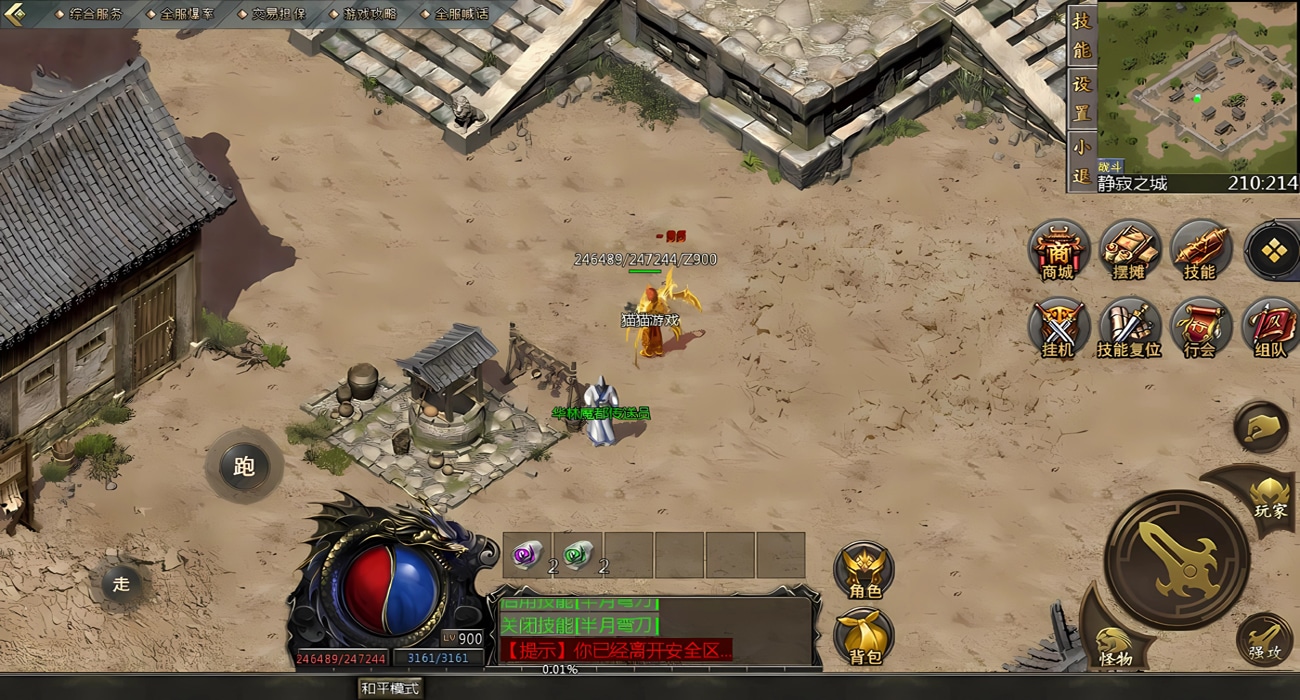Activate the 技能复位 icon

(1129, 327)
